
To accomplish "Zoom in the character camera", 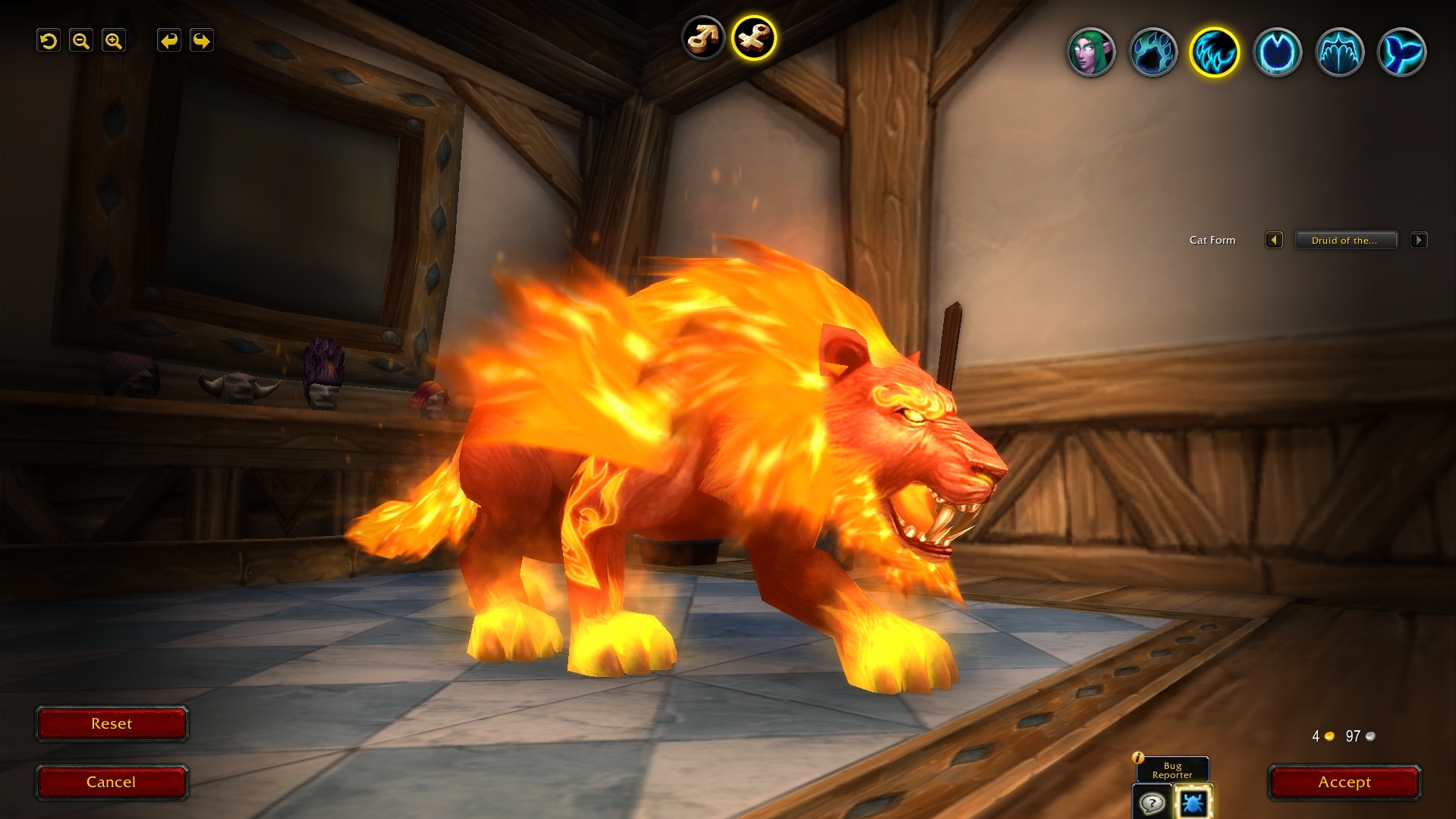I will [x=114, y=41].
